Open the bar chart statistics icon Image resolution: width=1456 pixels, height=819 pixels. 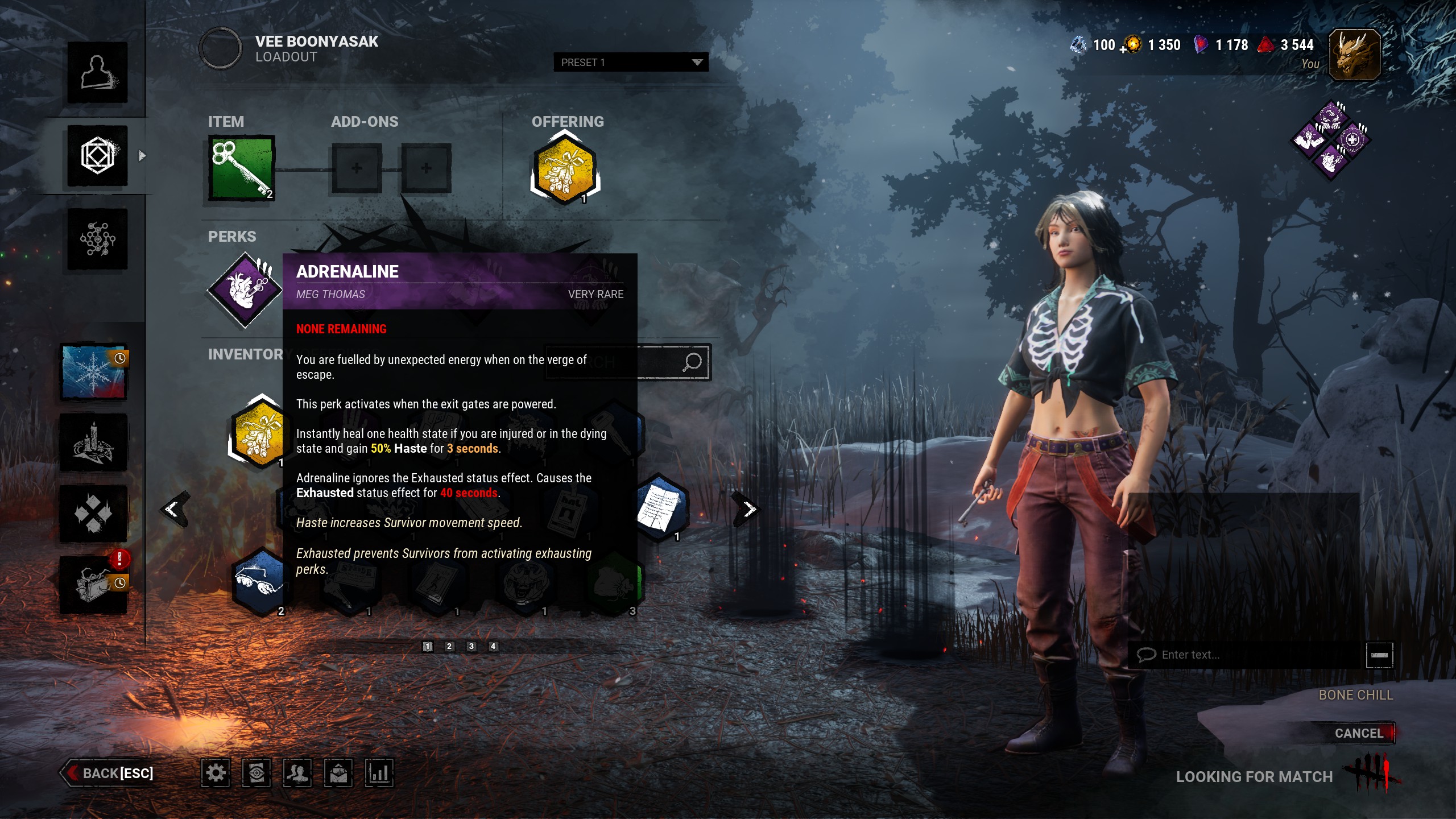[379, 773]
